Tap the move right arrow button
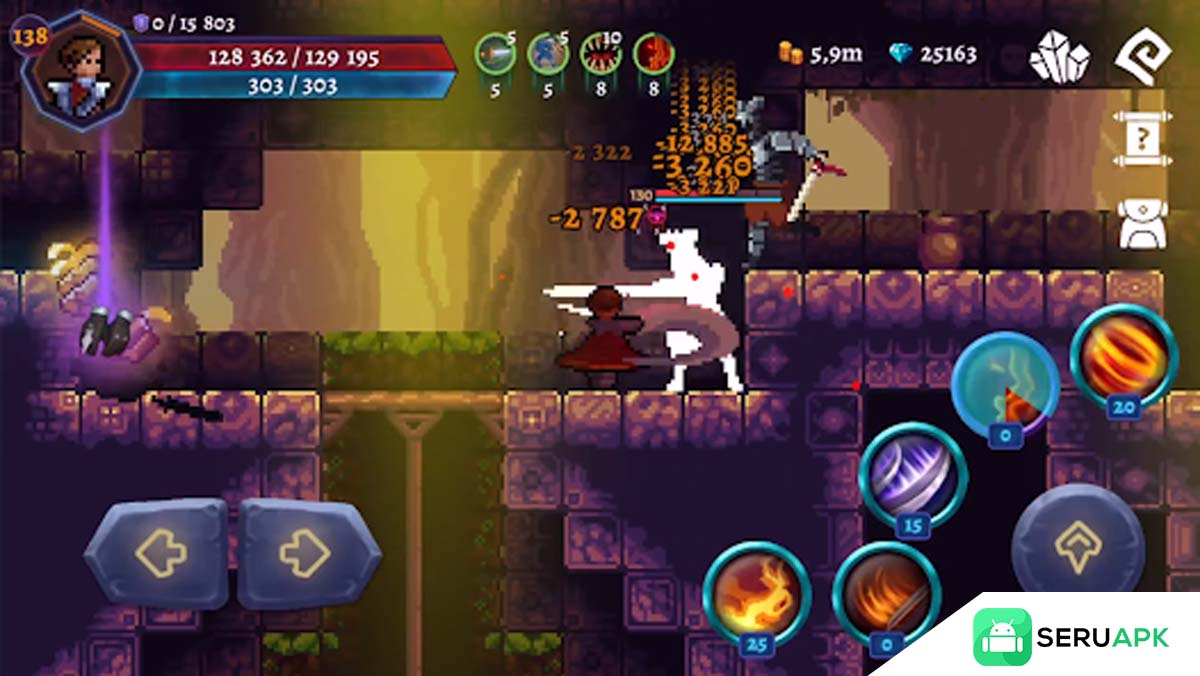 [309, 552]
